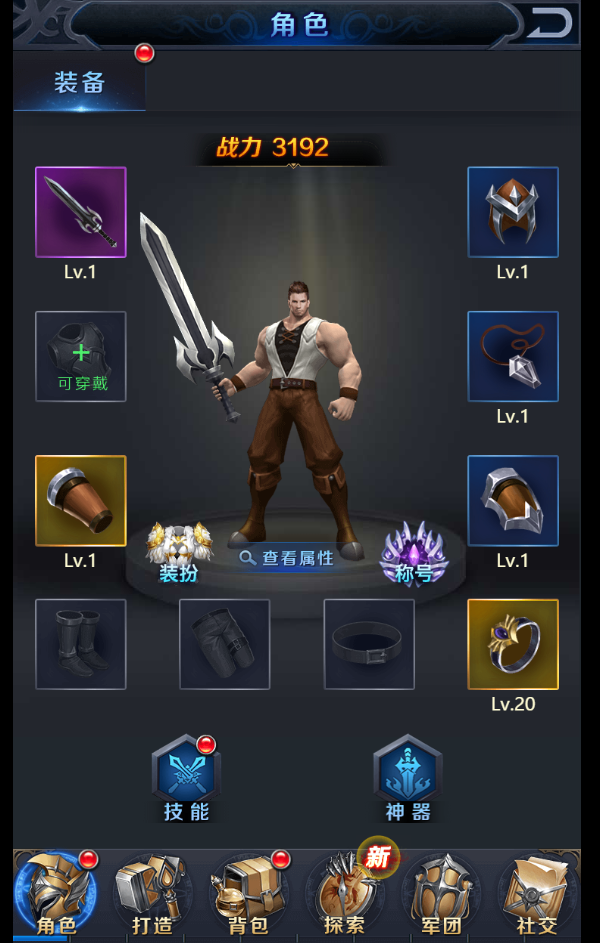This screenshot has width=600, height=943.
Task: Open the 背包 backpack
Action: [x=247, y=895]
